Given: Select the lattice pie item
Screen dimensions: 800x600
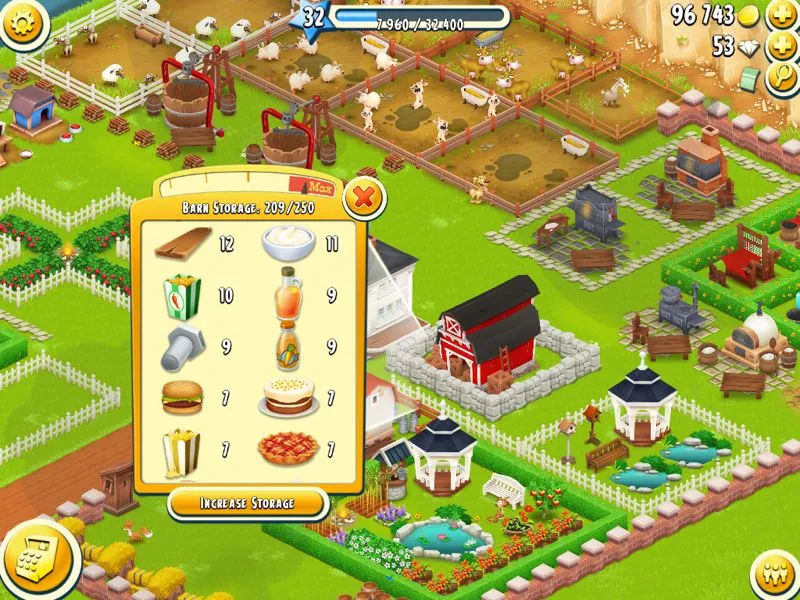Looking at the screenshot, I should click(x=288, y=449).
